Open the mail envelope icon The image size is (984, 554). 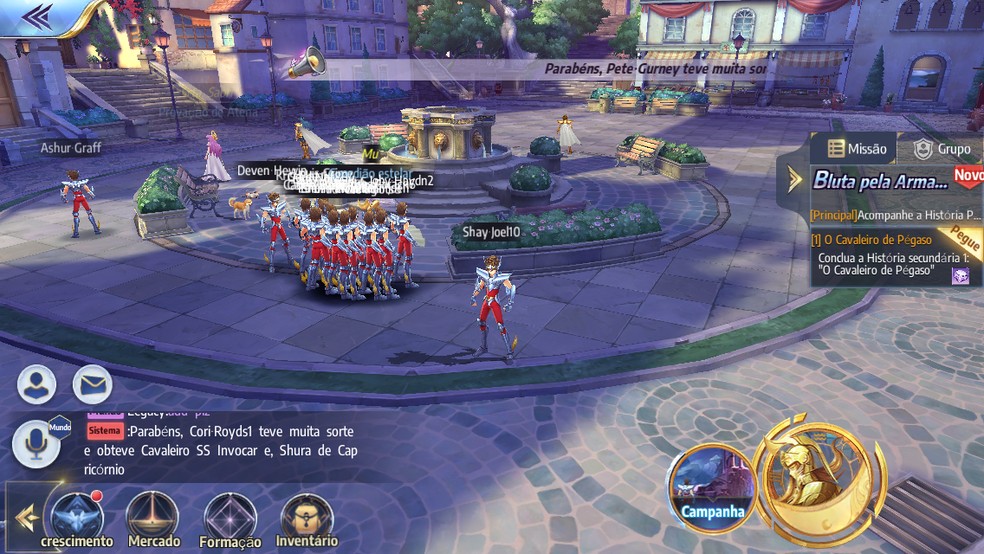pyautogui.click(x=92, y=384)
